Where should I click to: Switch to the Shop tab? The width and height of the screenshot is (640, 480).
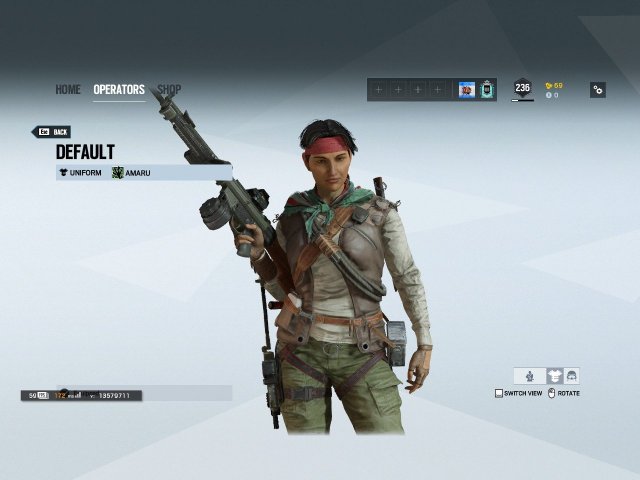point(170,90)
